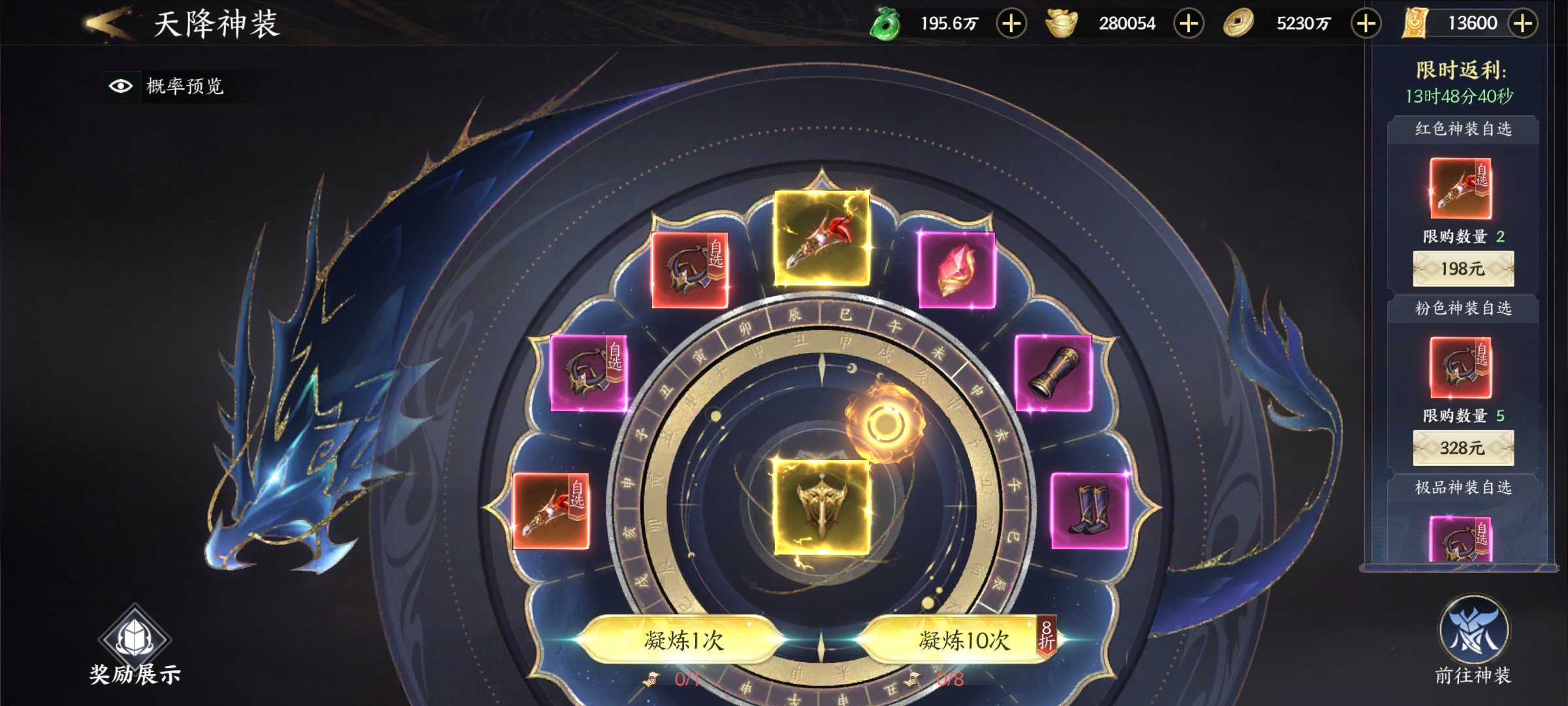Tap 凝炼1次 to refine once
This screenshot has width=1568, height=706.
coord(683,640)
